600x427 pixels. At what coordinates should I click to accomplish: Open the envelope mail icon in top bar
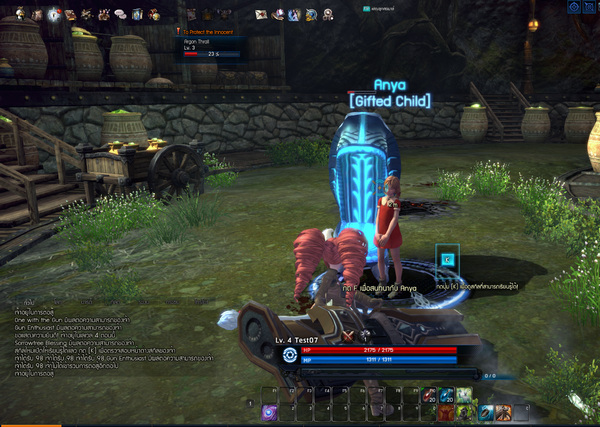click(x=261, y=14)
